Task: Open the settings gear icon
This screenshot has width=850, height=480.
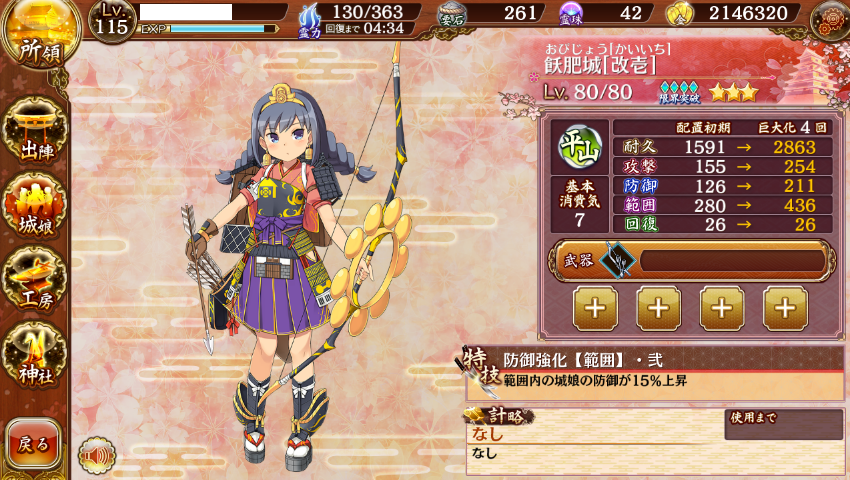Action: tap(830, 20)
